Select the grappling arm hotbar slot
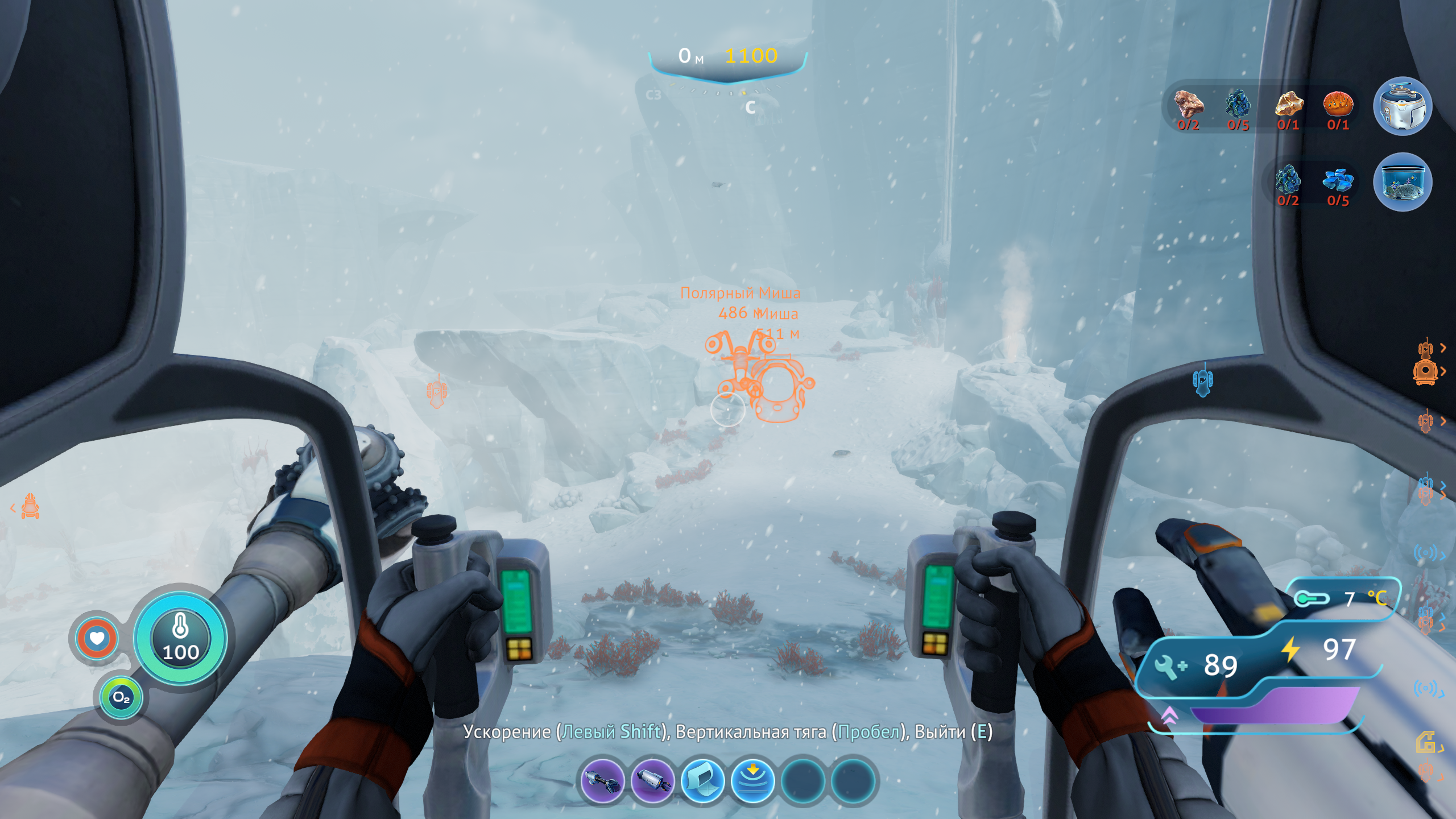The width and height of the screenshot is (1456, 819). pos(652,781)
